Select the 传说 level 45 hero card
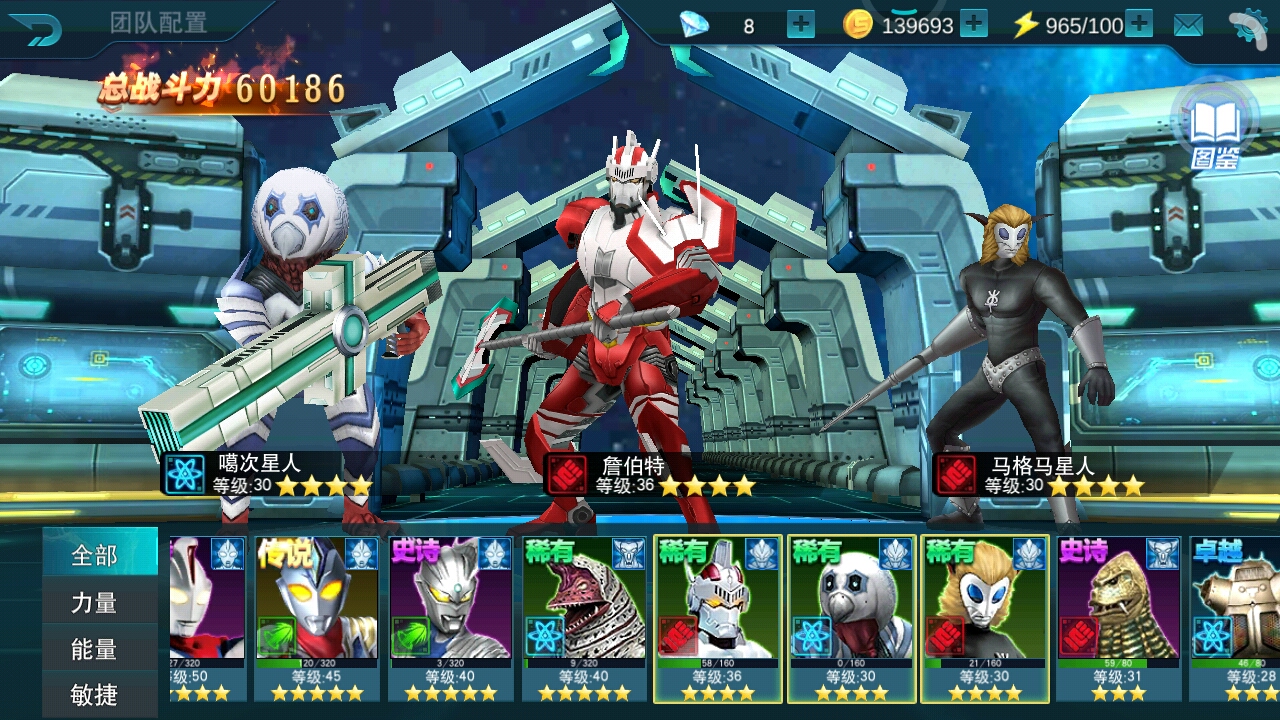The height and width of the screenshot is (720, 1280). (316, 618)
